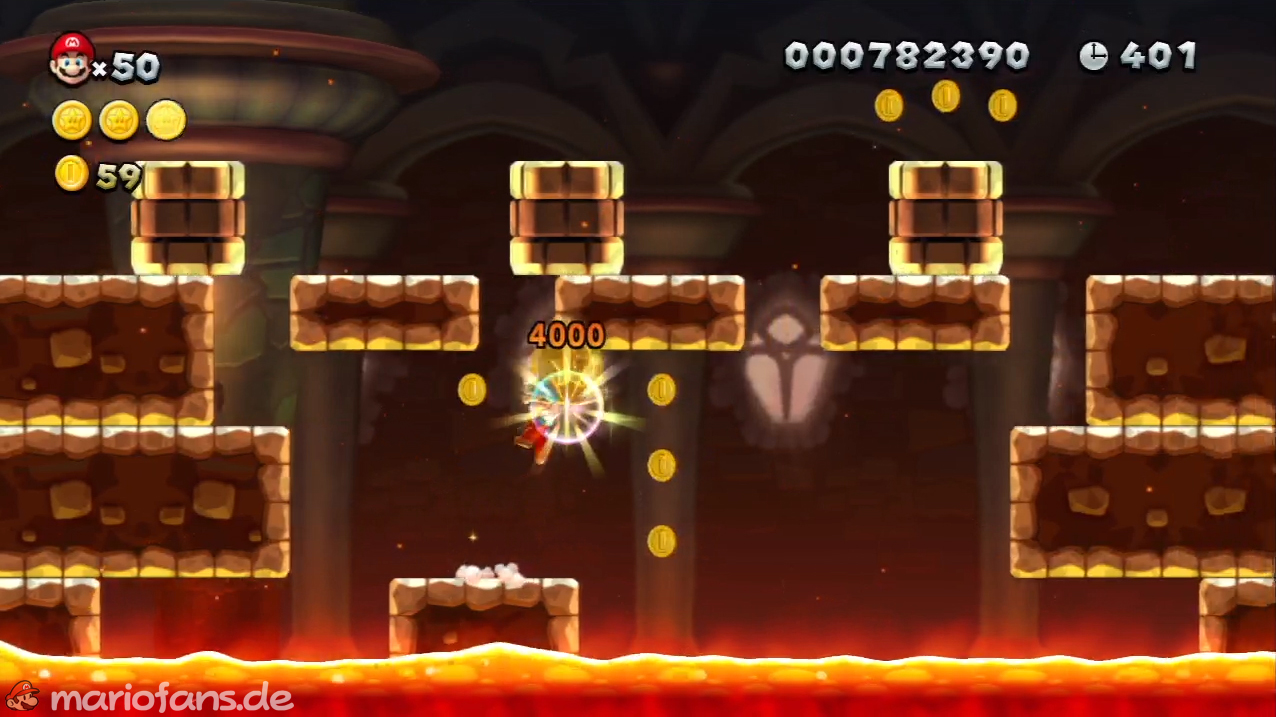This screenshot has width=1276, height=717.
Task: Select the gold coin counter icon
Action: click(71, 173)
